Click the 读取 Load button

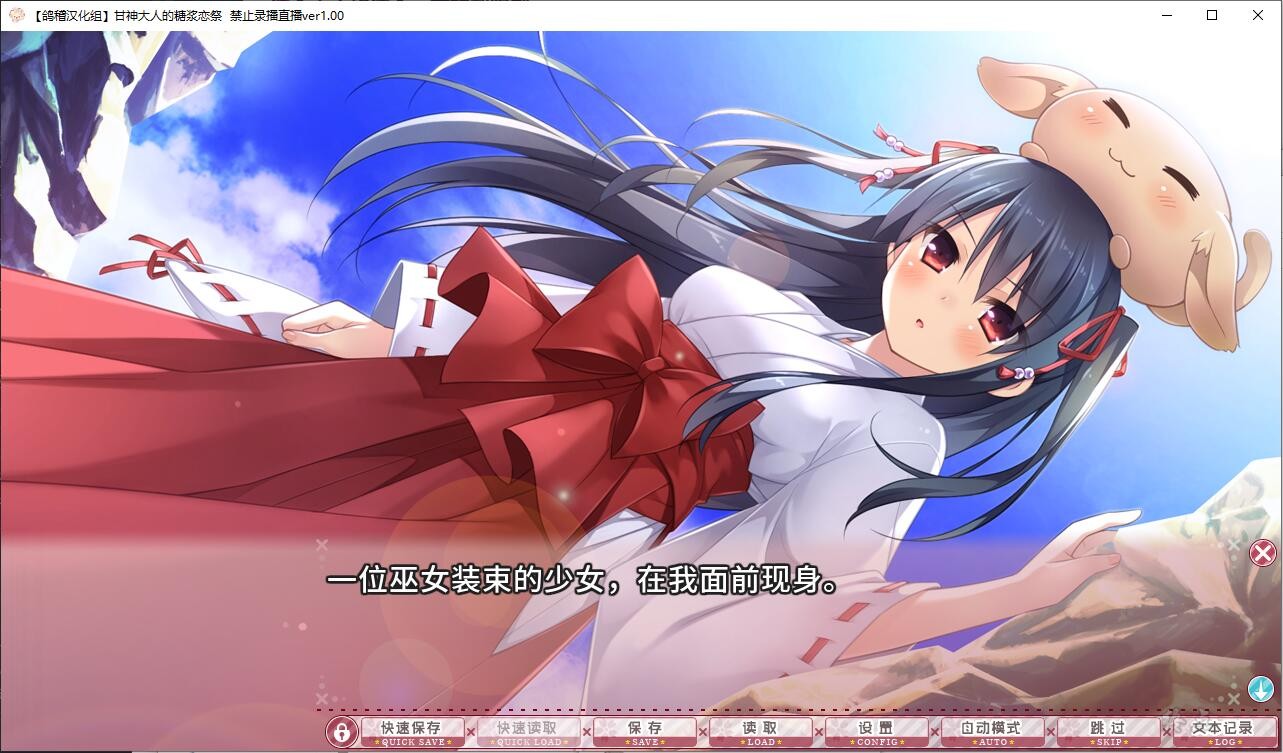click(760, 732)
